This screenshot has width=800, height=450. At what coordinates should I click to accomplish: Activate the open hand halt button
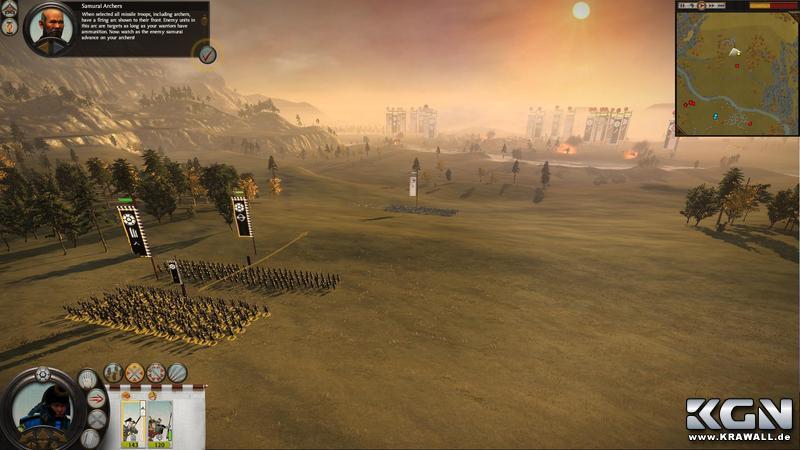pos(89,379)
